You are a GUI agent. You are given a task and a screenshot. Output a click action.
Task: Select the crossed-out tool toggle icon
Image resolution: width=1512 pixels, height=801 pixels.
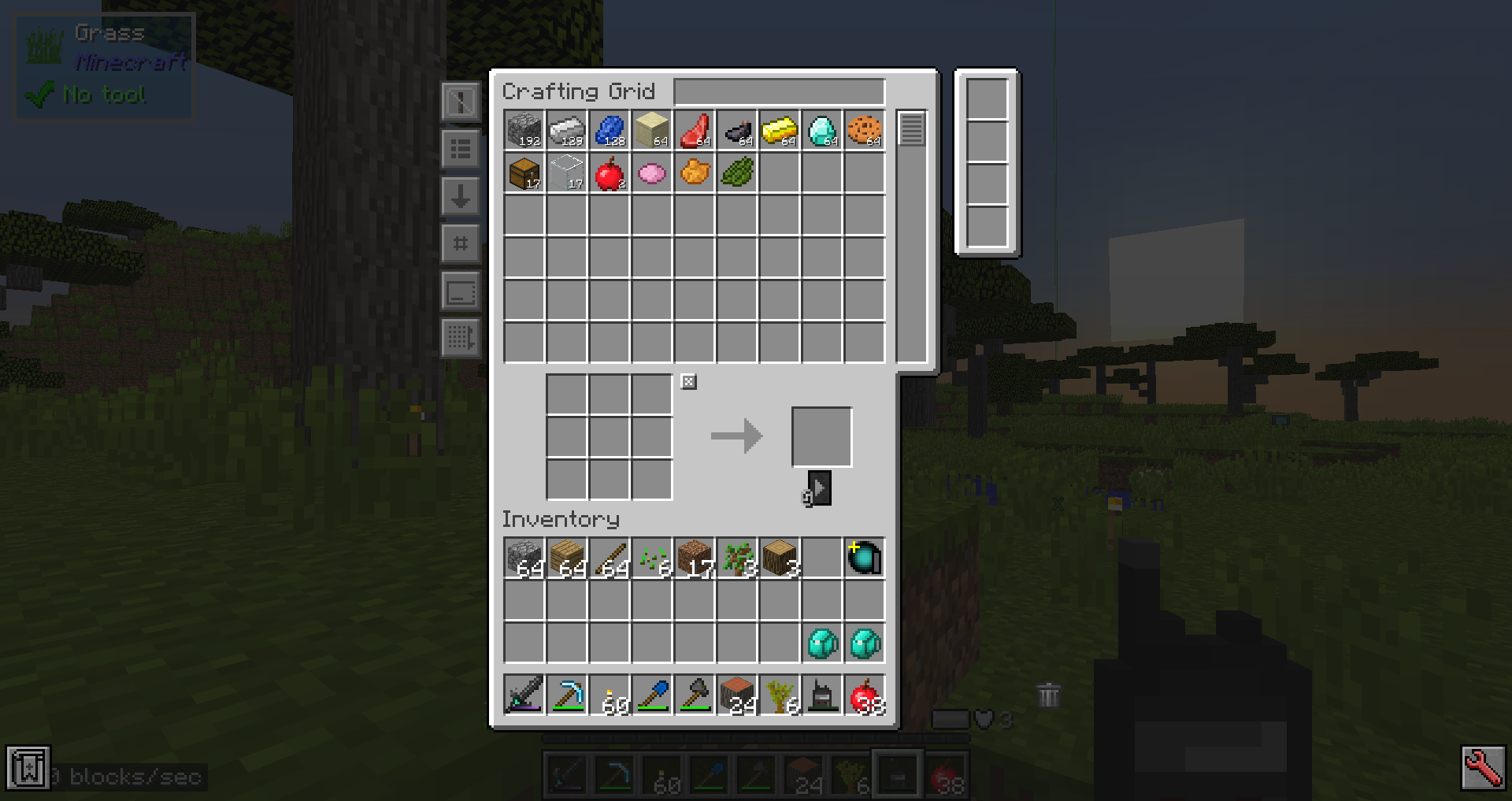[460, 101]
